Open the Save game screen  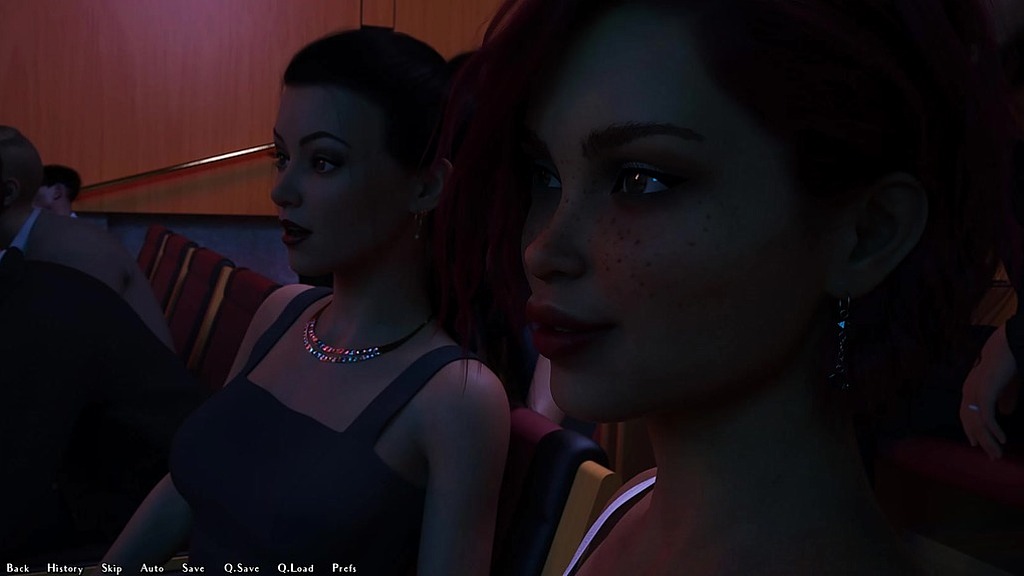(x=193, y=568)
